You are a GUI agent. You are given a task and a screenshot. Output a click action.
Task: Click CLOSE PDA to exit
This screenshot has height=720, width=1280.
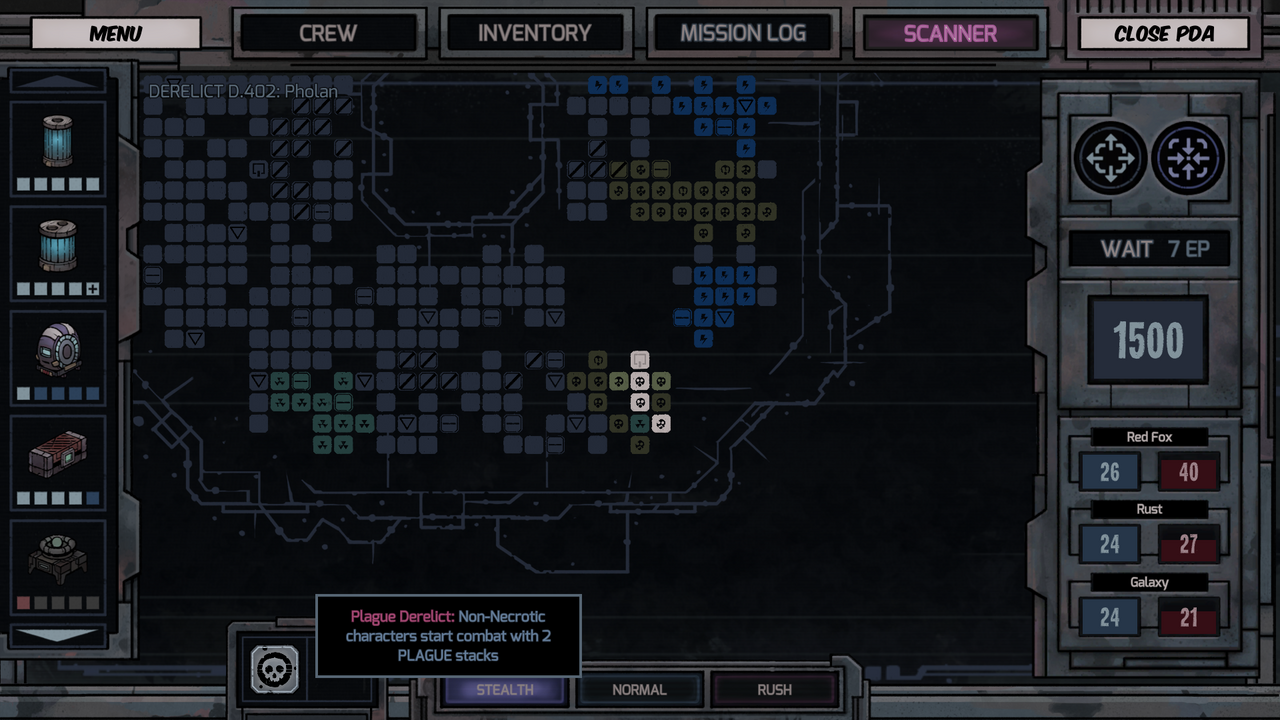[x=1163, y=33]
